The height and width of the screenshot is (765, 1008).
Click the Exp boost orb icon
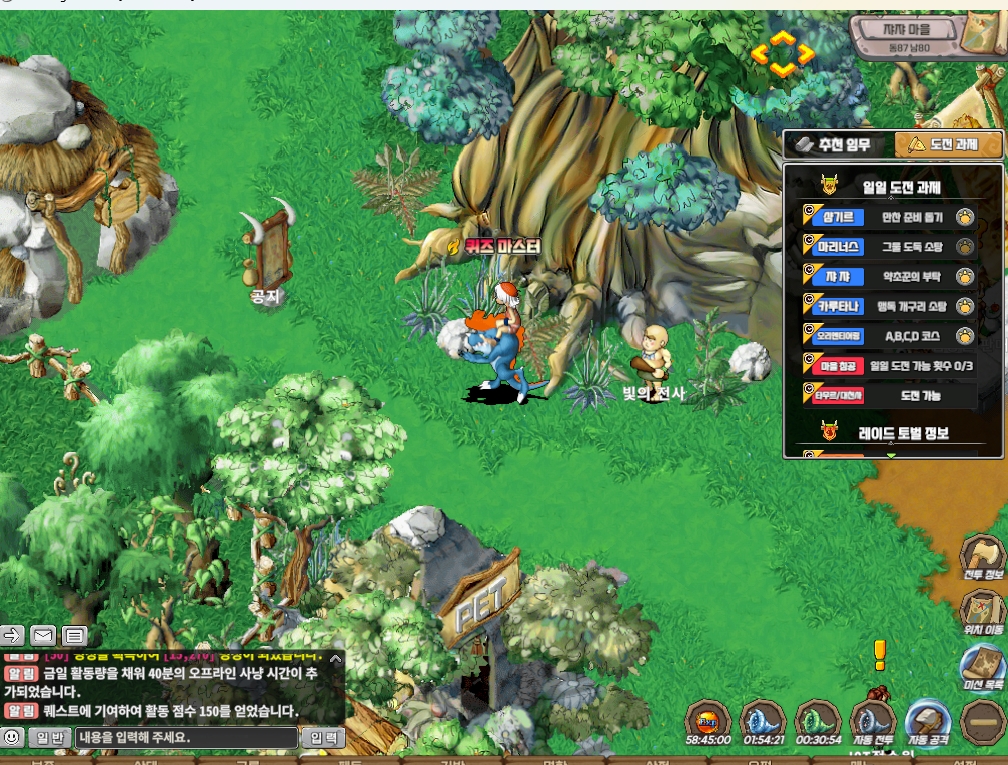[707, 722]
